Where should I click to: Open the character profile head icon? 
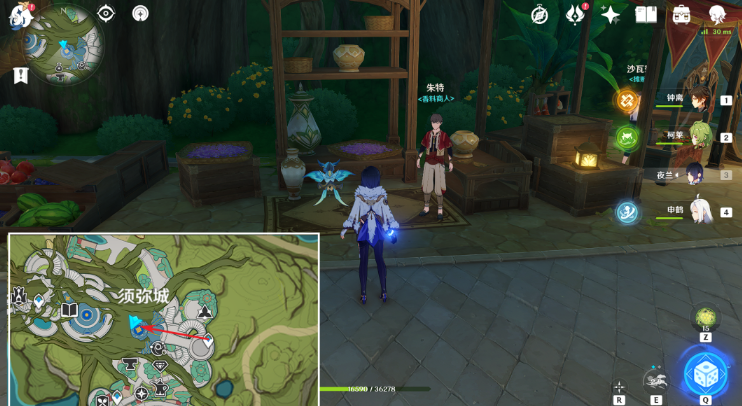(717, 14)
